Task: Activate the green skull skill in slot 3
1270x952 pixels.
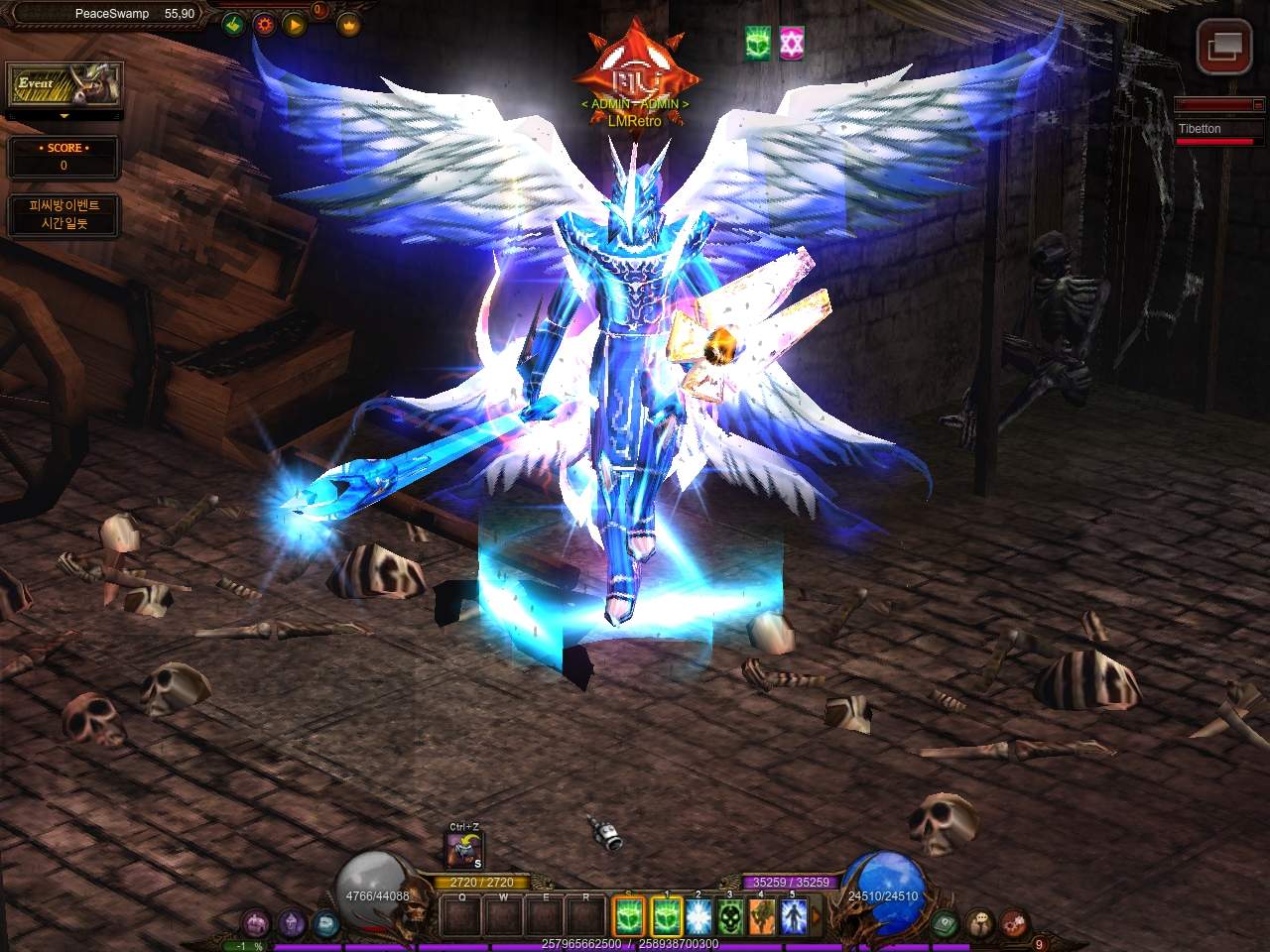Action: pos(731,915)
